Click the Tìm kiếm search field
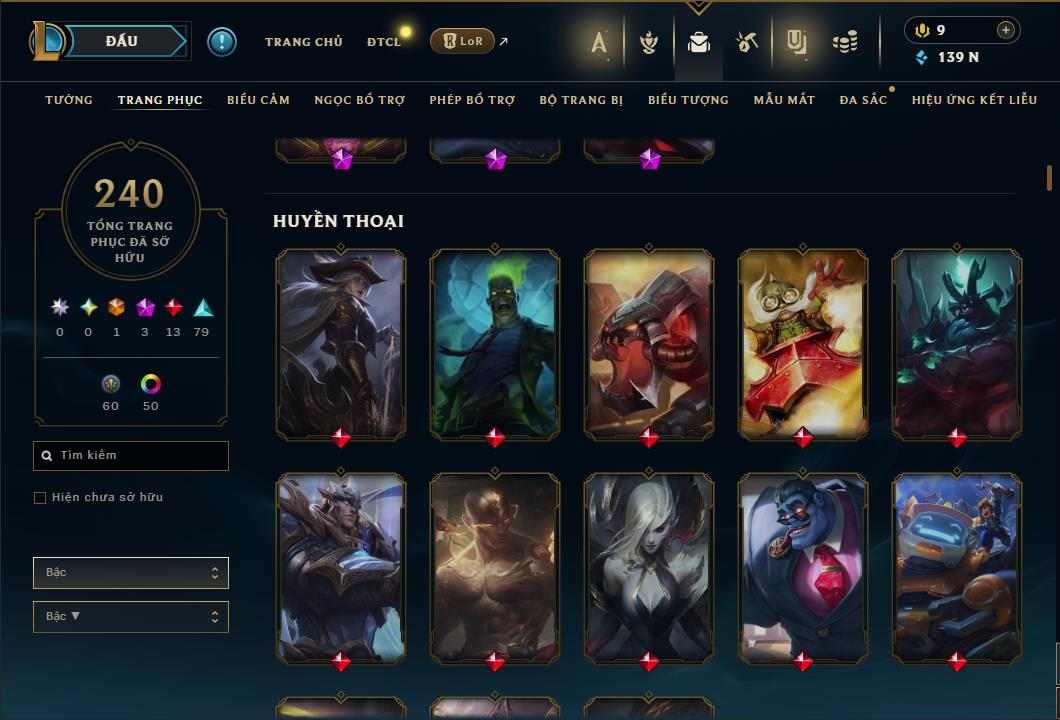 [x=131, y=456]
